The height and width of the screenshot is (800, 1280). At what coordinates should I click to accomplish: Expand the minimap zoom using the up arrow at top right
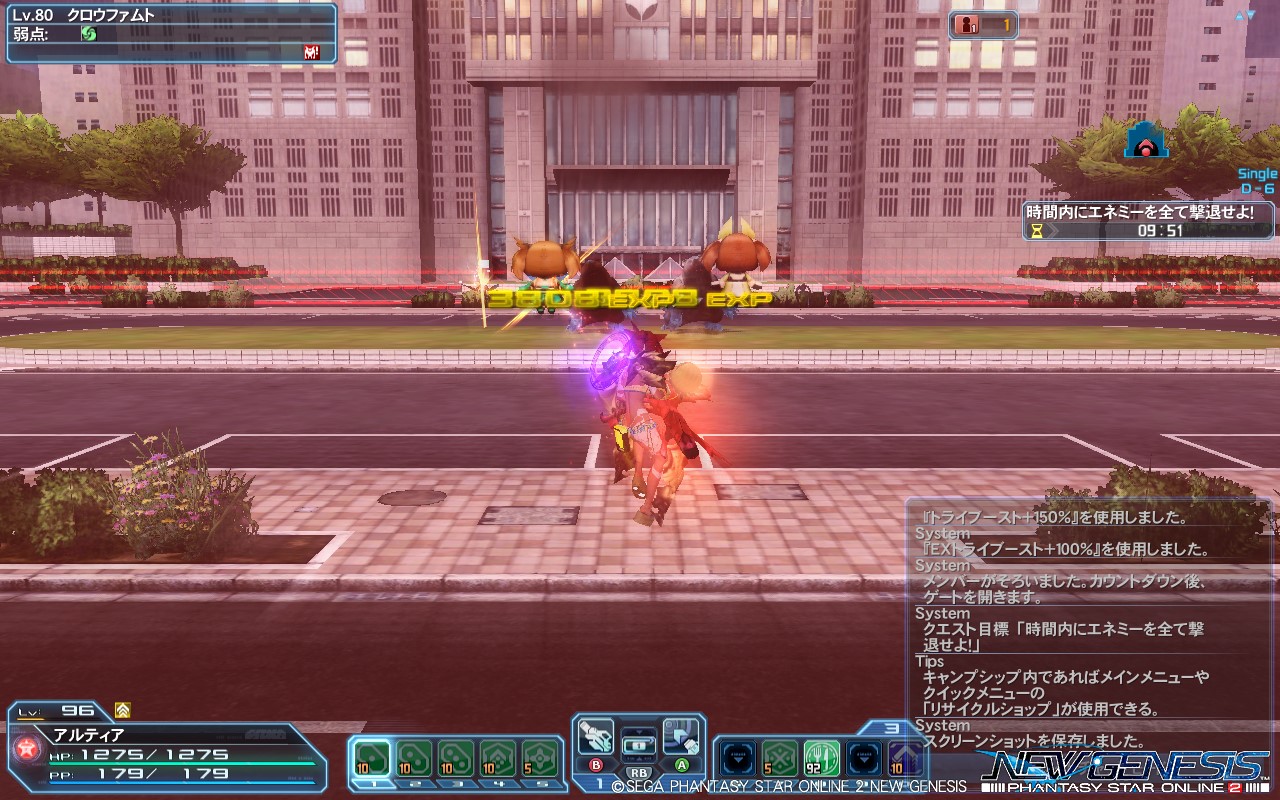pyautogui.click(x=1240, y=14)
